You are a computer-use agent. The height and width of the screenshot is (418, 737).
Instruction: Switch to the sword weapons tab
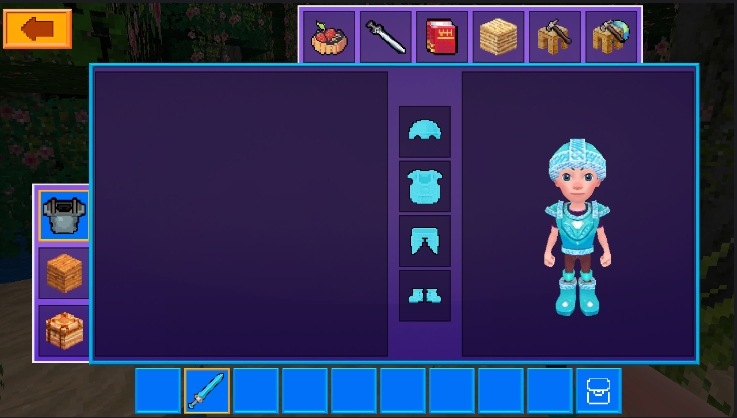(385, 37)
